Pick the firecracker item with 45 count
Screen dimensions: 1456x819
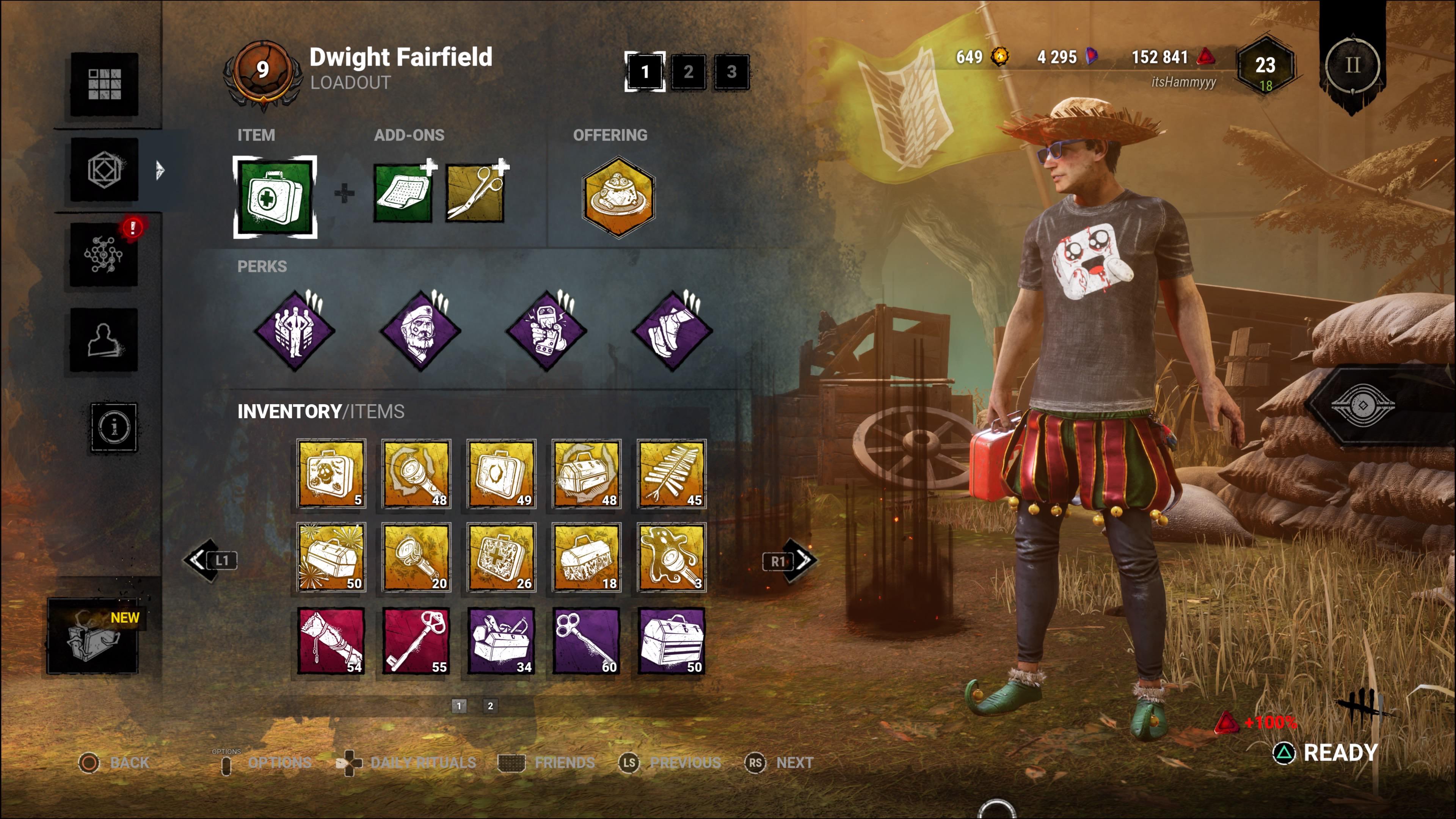click(672, 474)
